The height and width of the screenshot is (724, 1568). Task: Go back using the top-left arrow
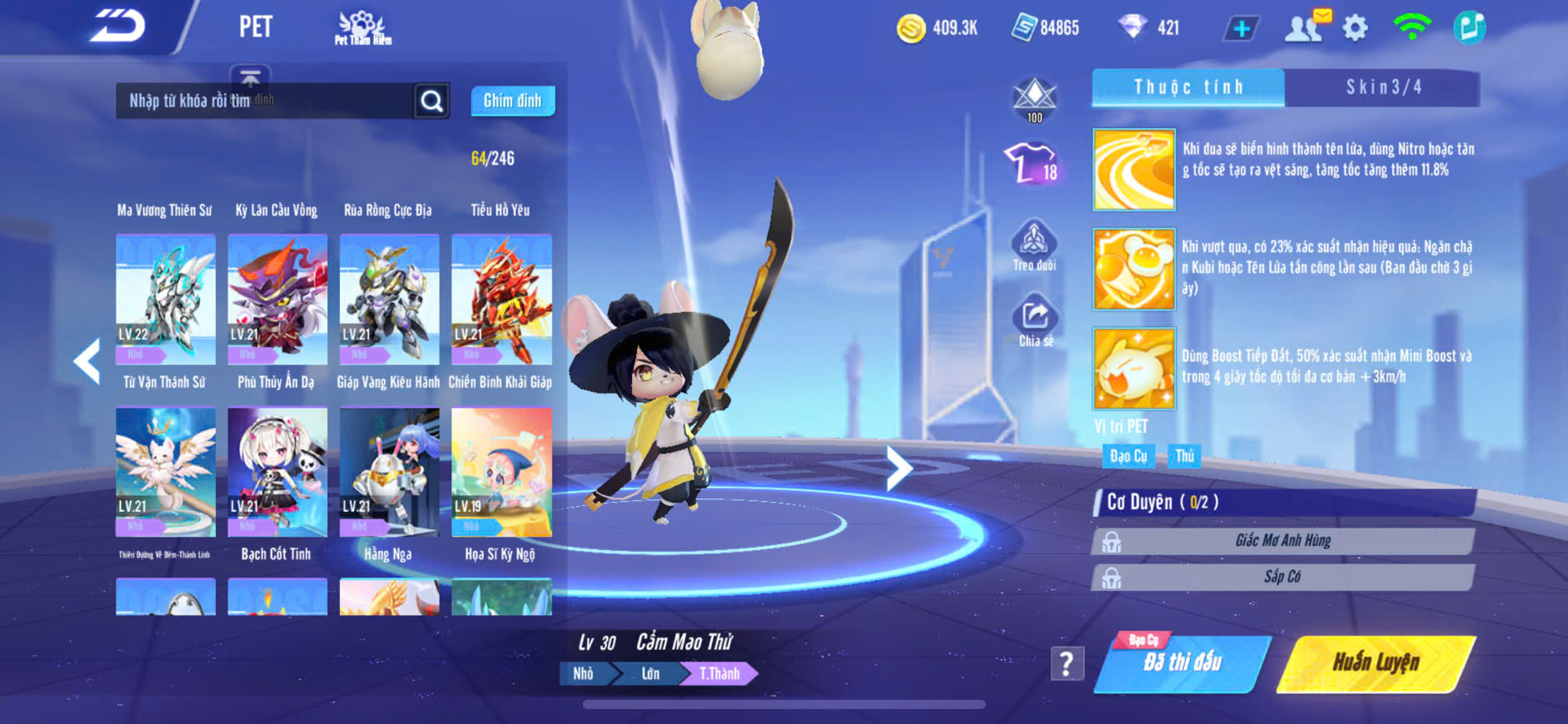click(x=117, y=27)
